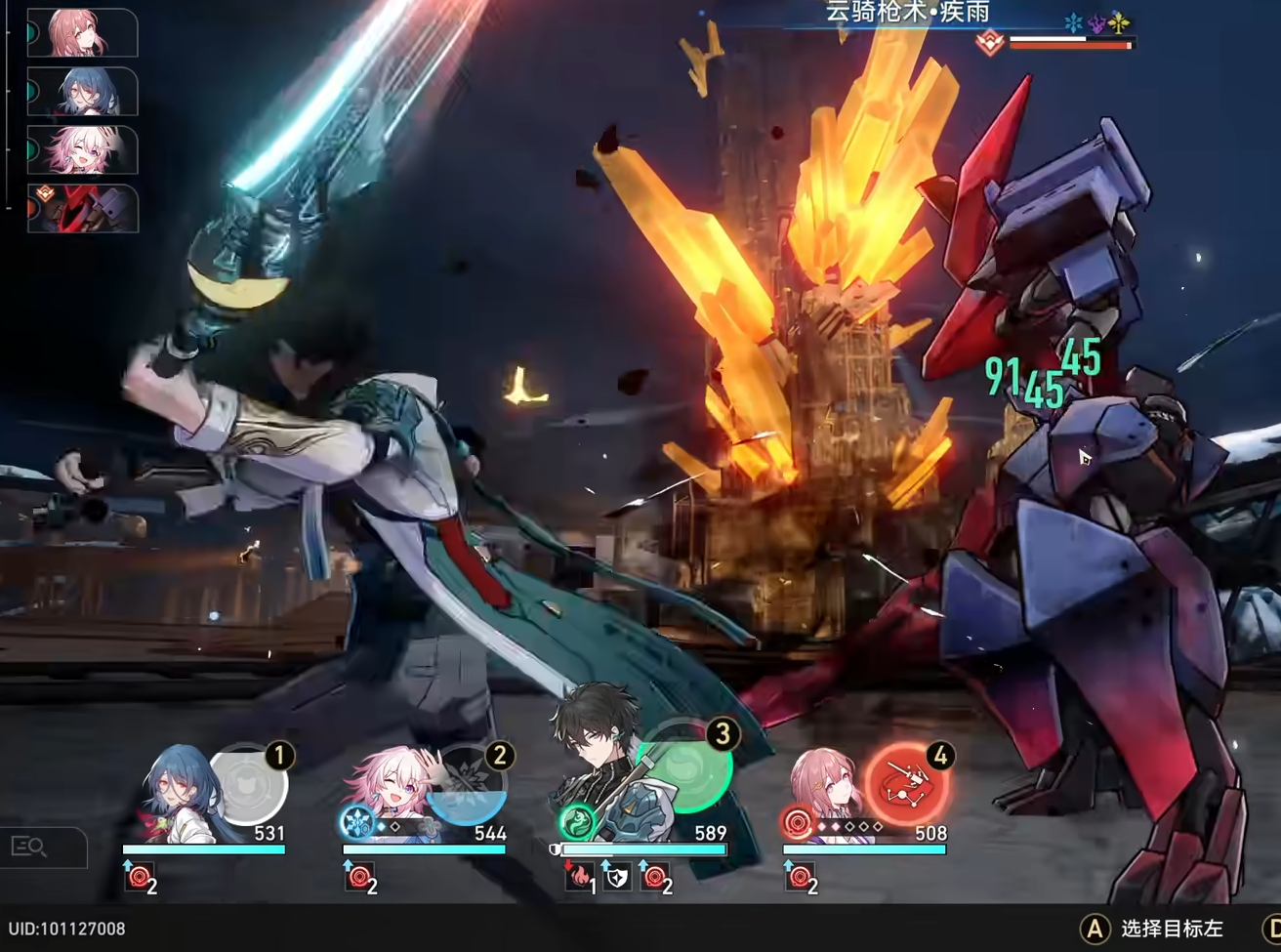Select Asta's card in the turn order

[x=82, y=33]
